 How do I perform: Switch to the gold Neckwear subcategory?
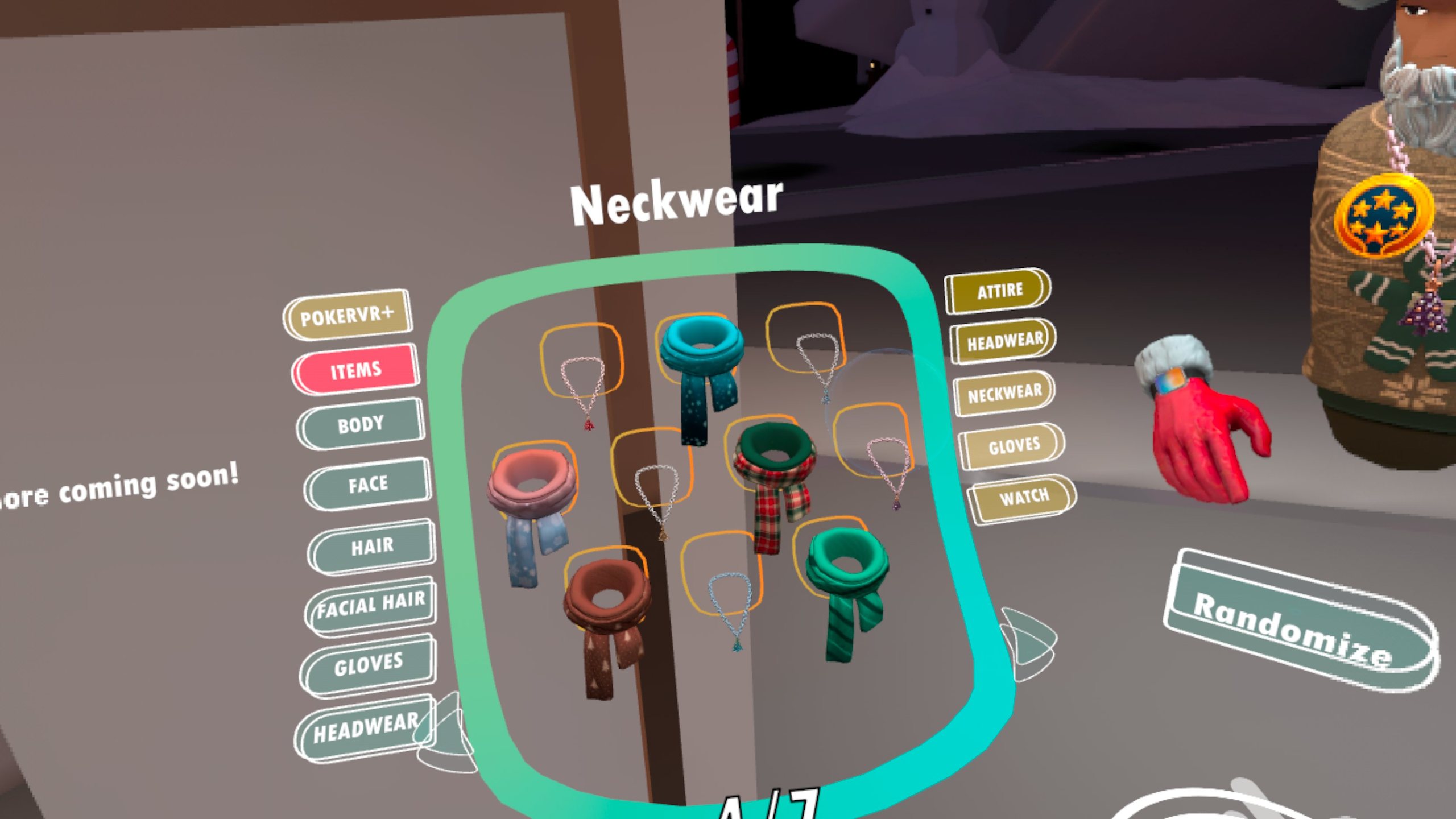tap(1004, 393)
